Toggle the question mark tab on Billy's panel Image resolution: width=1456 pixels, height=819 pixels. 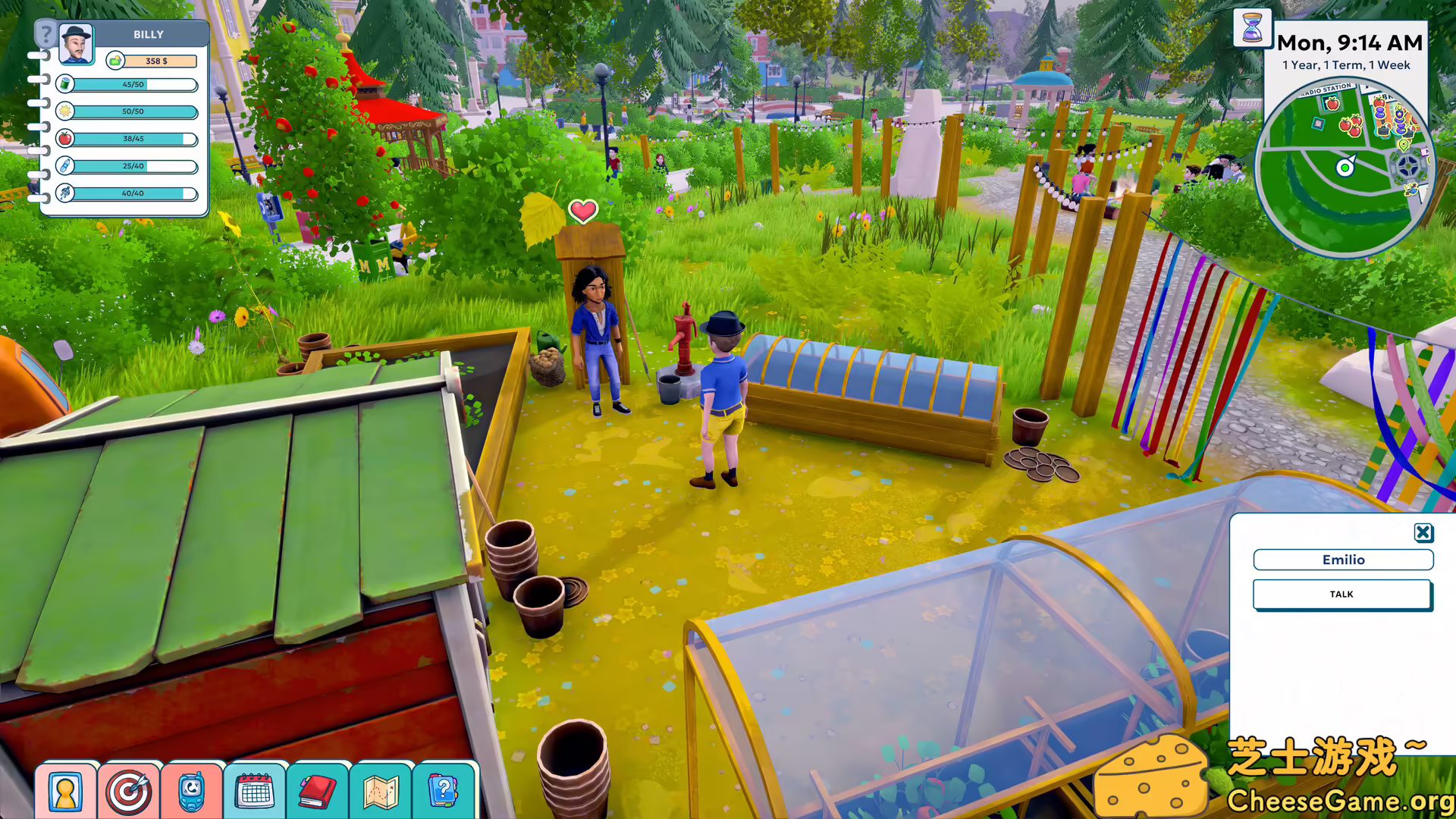[x=47, y=33]
